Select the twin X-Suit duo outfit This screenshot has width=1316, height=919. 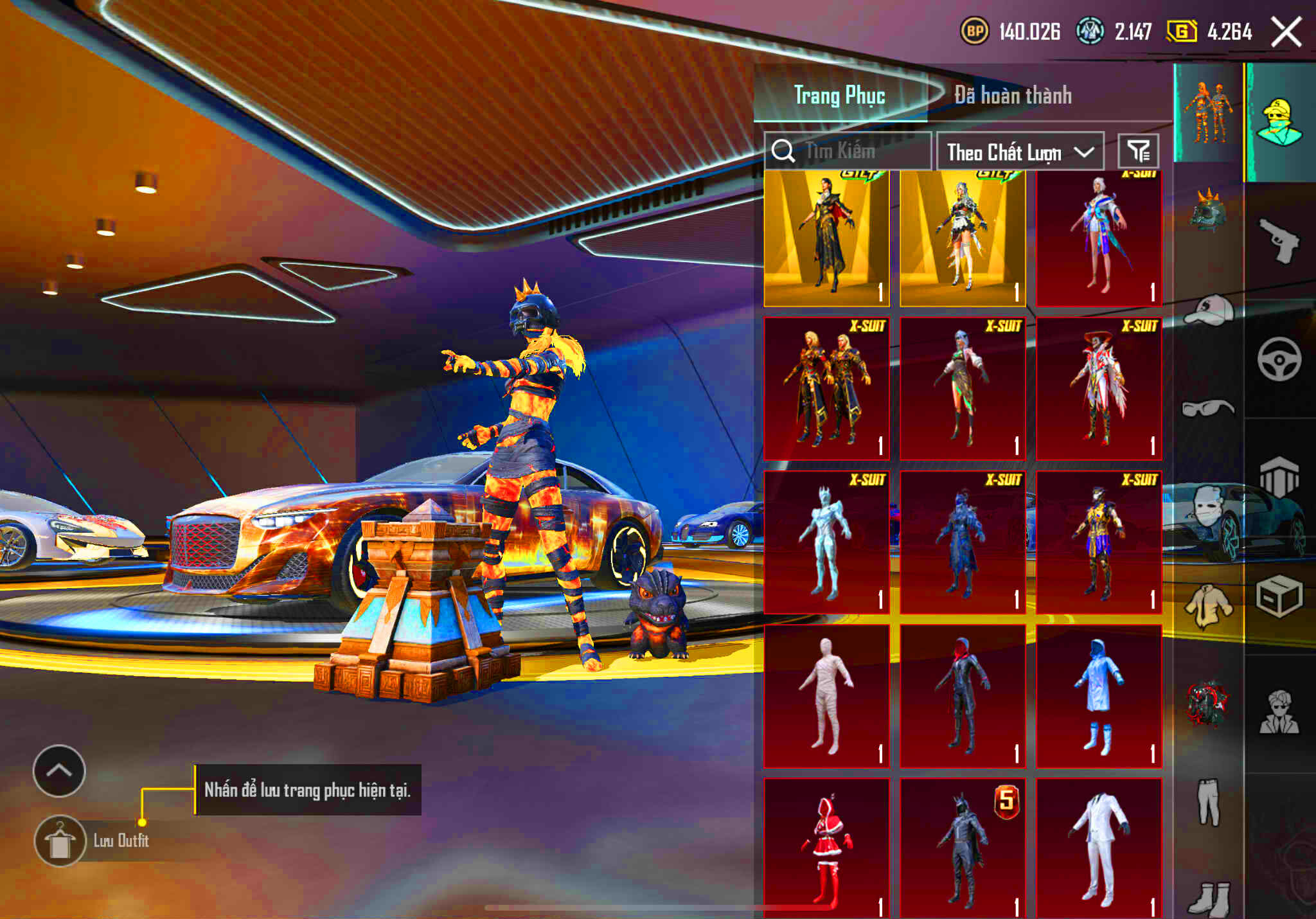(x=826, y=389)
